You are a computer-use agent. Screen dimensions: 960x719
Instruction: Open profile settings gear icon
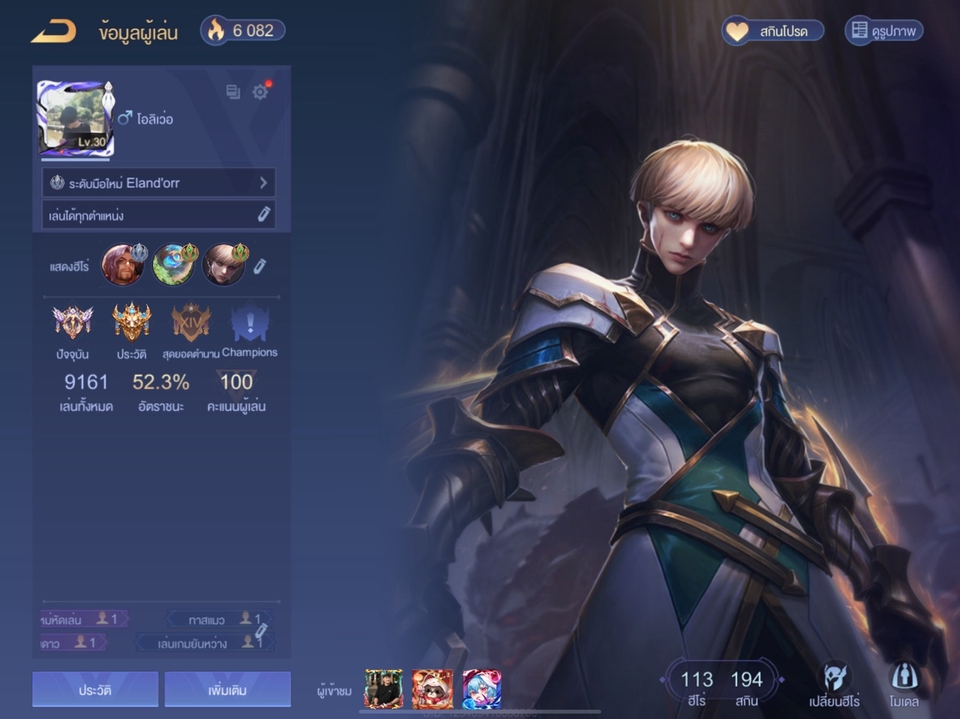click(x=261, y=92)
